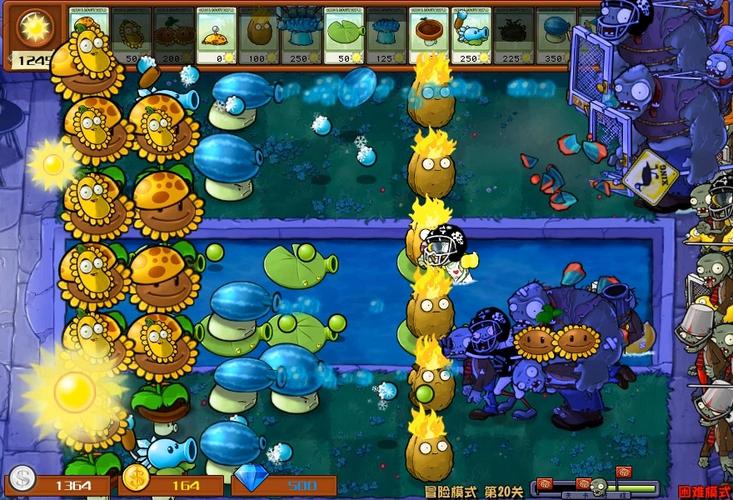Choose the zero-cost golden mushroom seed packet

[x=217, y=37]
